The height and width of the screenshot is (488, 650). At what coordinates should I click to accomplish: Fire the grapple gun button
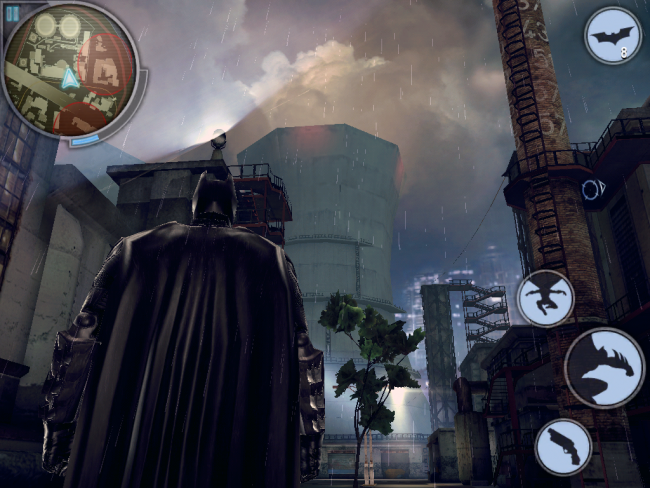tap(563, 446)
